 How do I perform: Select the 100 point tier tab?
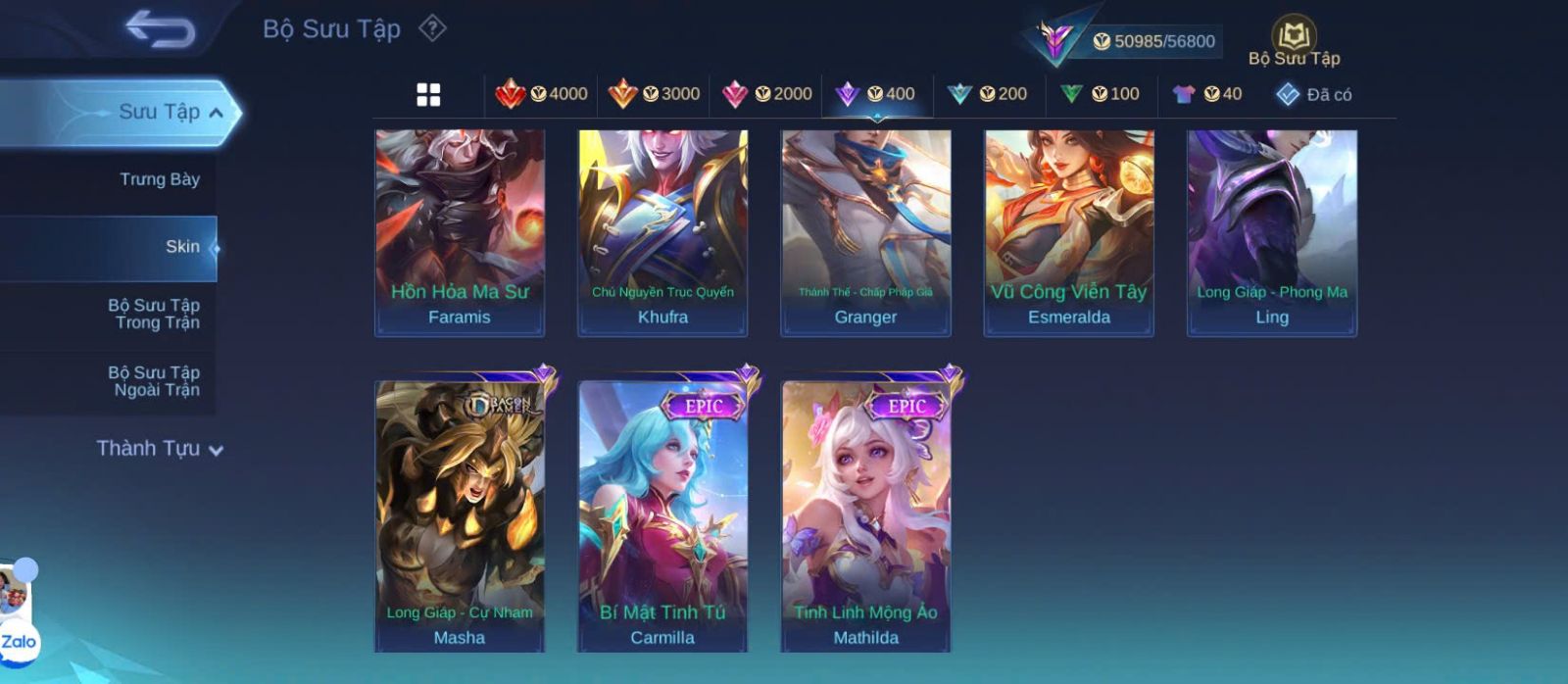1101,94
